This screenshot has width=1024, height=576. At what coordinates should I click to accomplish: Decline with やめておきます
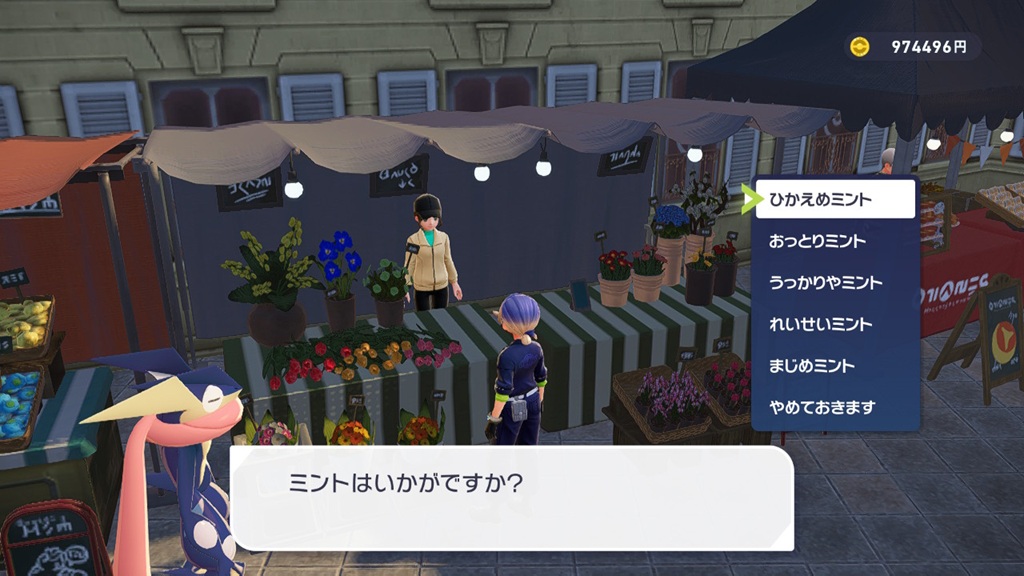point(835,407)
